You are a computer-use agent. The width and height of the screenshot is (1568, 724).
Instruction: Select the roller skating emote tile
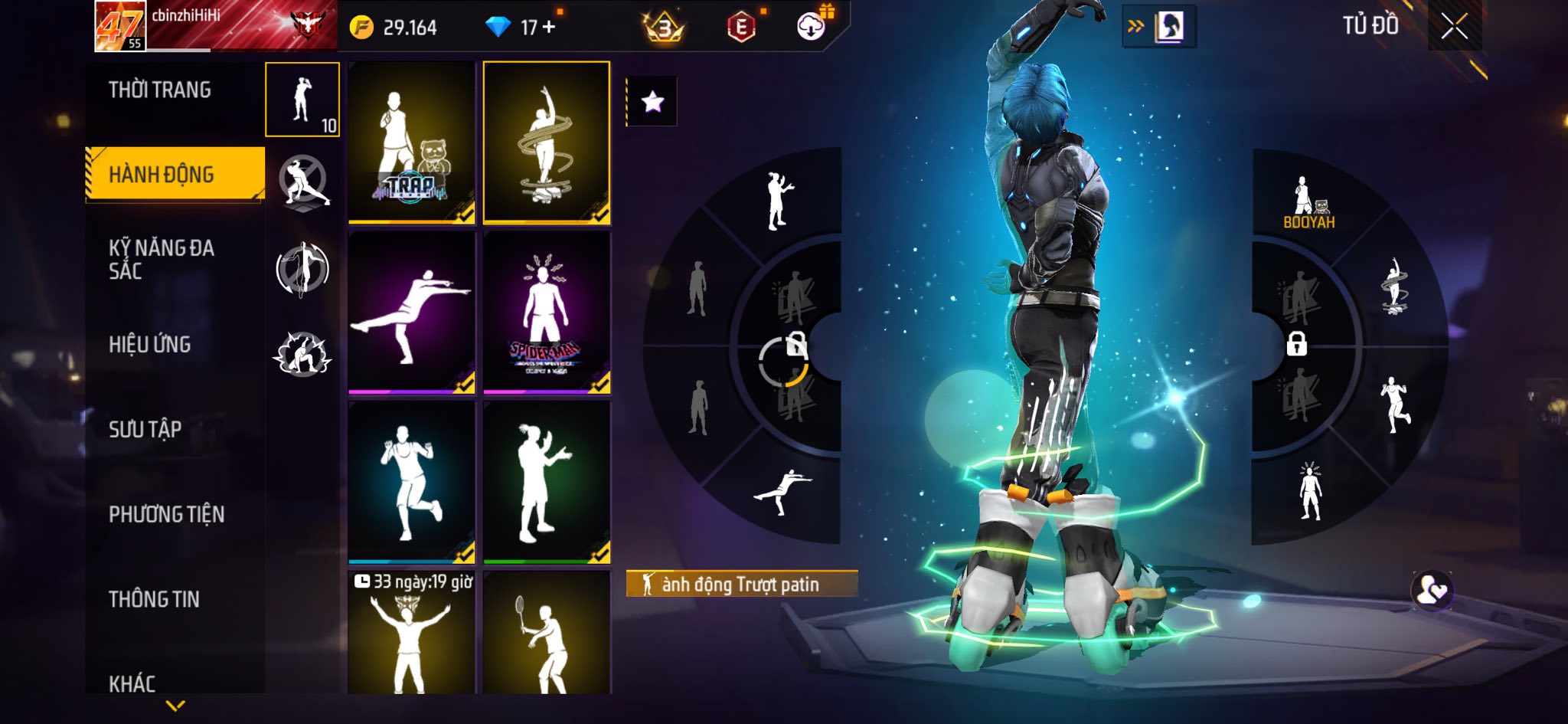(547, 143)
